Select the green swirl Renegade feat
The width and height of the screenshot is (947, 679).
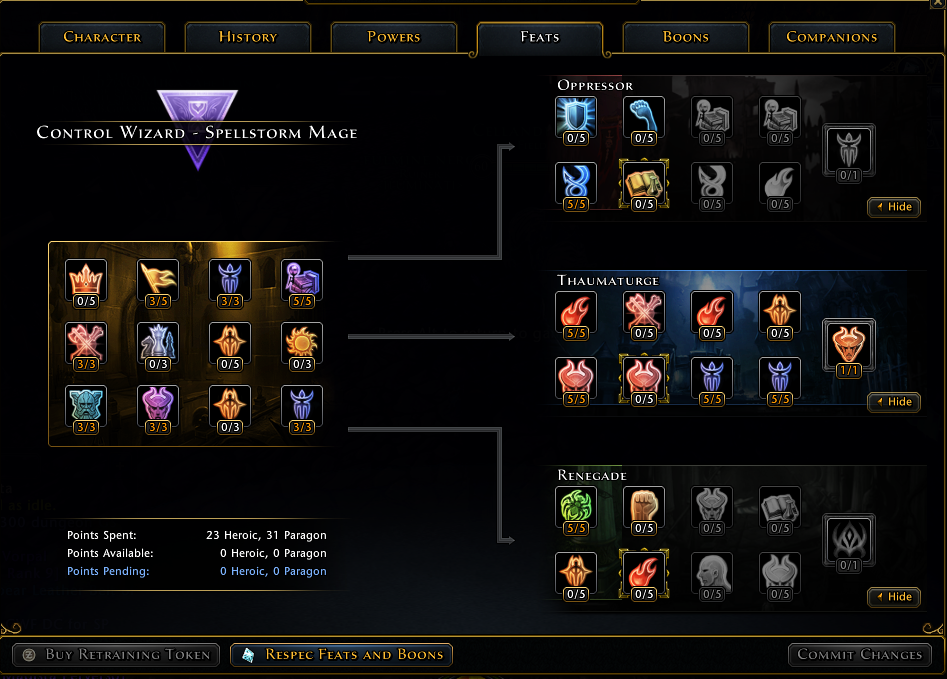click(x=576, y=507)
